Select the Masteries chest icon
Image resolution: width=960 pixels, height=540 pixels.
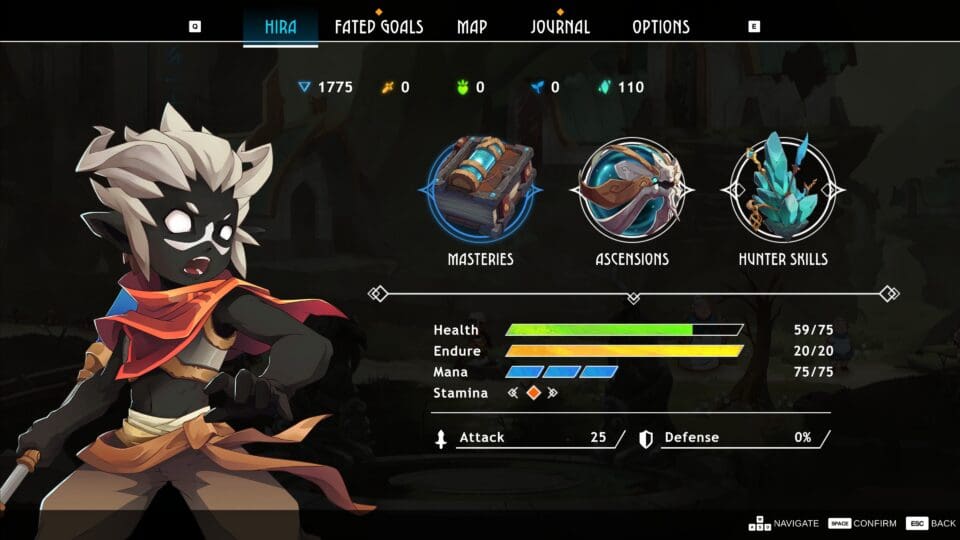[x=481, y=189]
